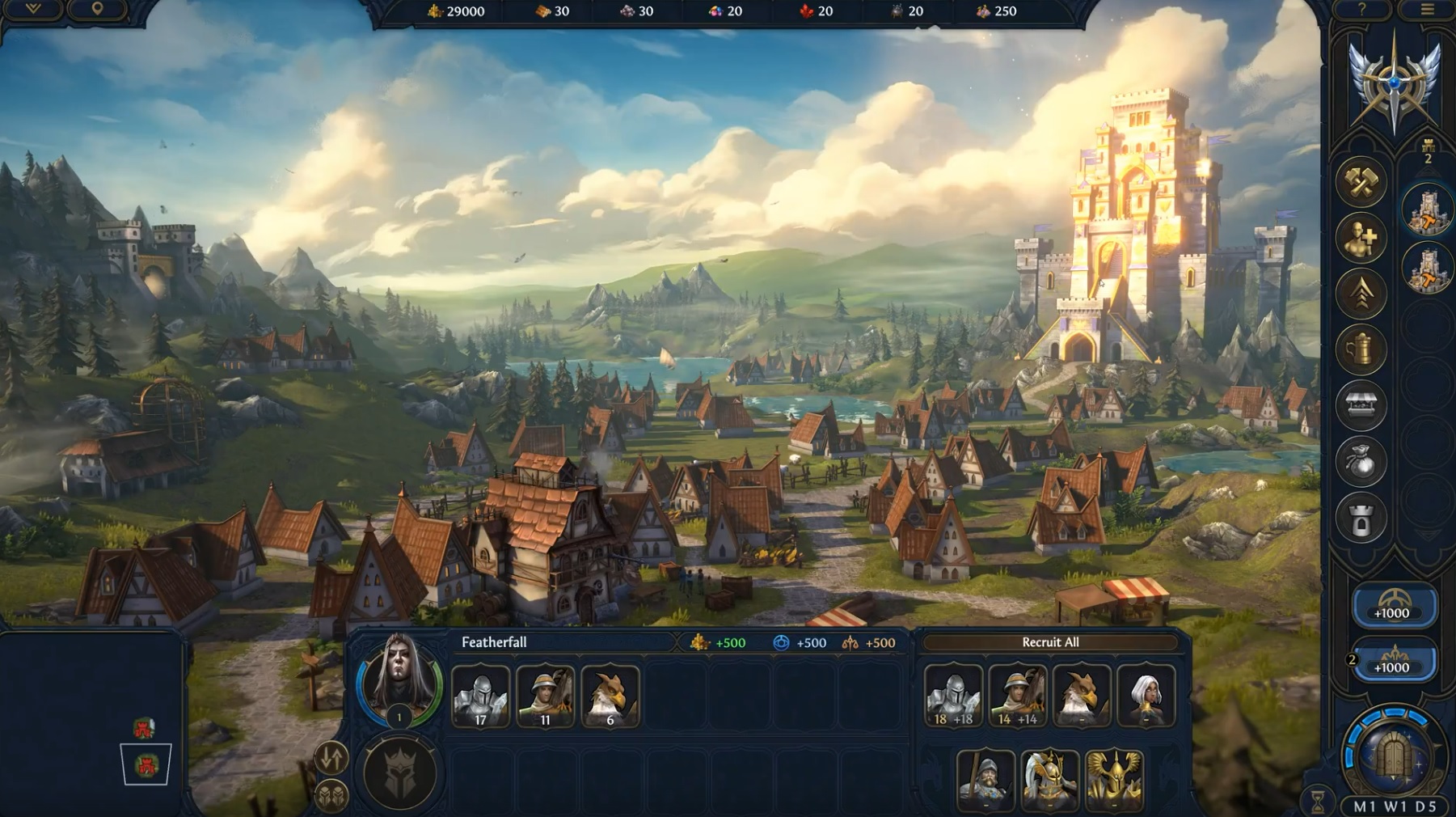
Task: Select the first town in the town list
Action: [1427, 210]
